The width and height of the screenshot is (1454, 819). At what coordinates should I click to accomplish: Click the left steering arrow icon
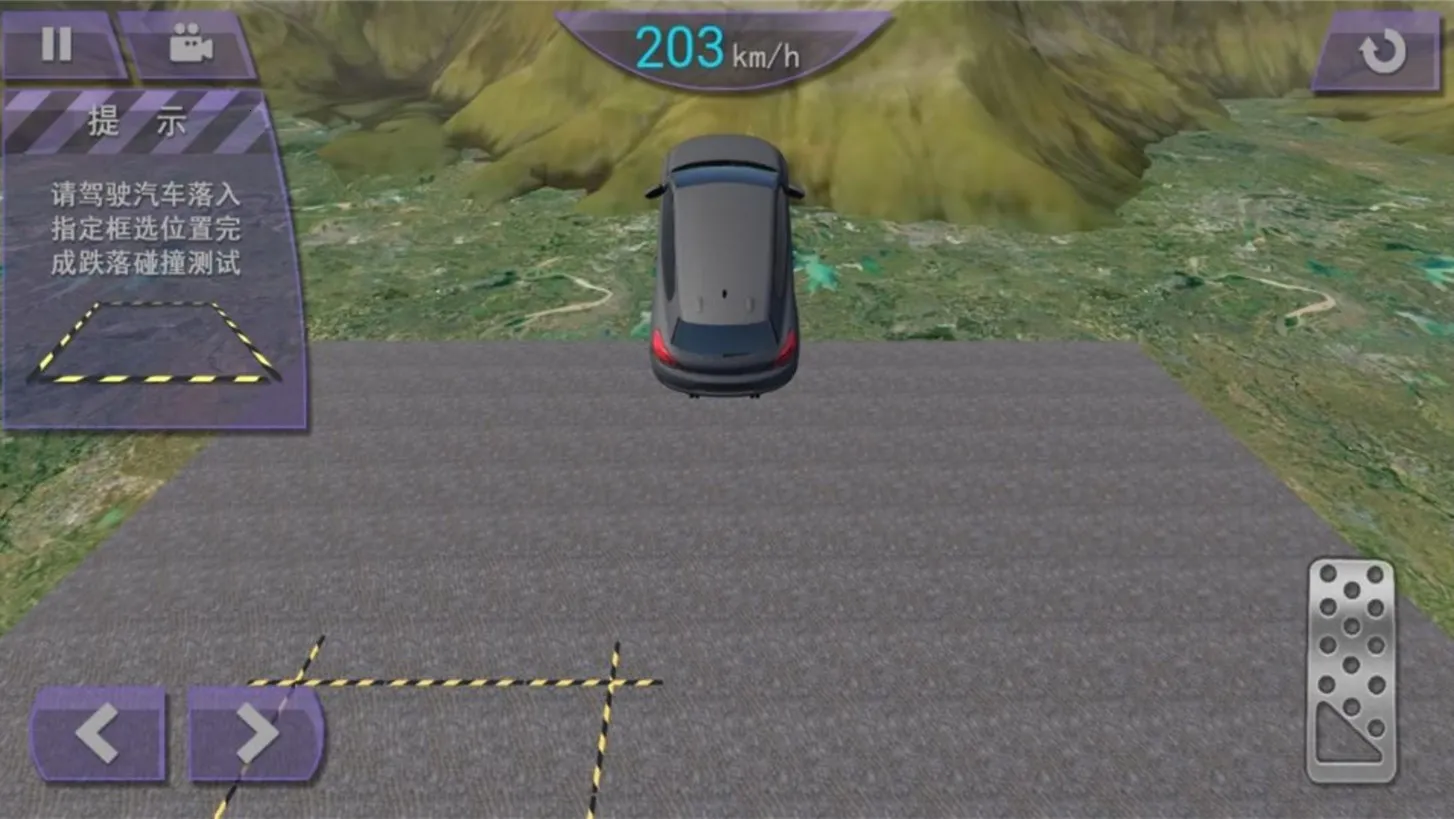96,733
